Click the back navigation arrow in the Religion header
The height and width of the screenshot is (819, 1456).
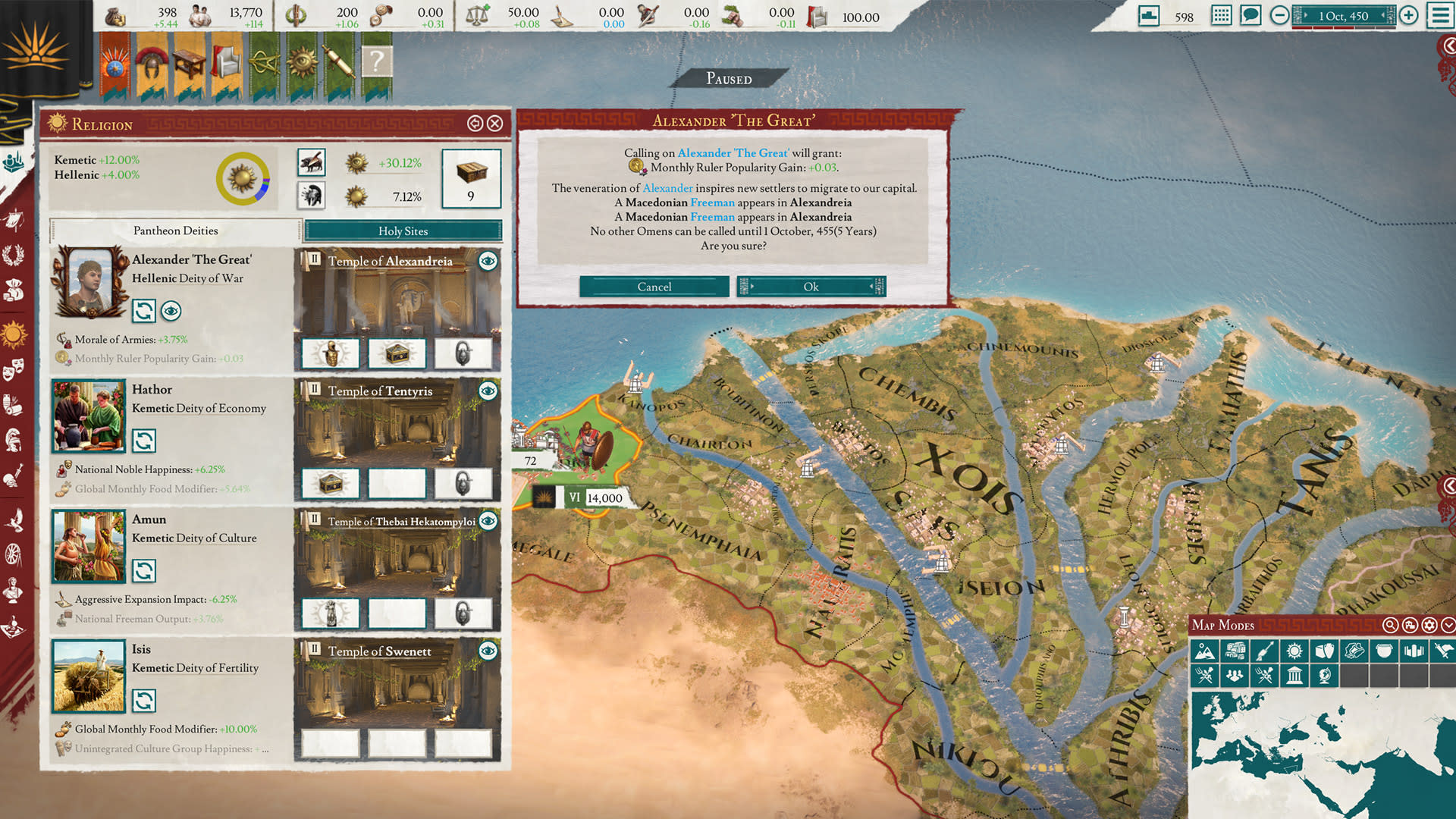[476, 124]
